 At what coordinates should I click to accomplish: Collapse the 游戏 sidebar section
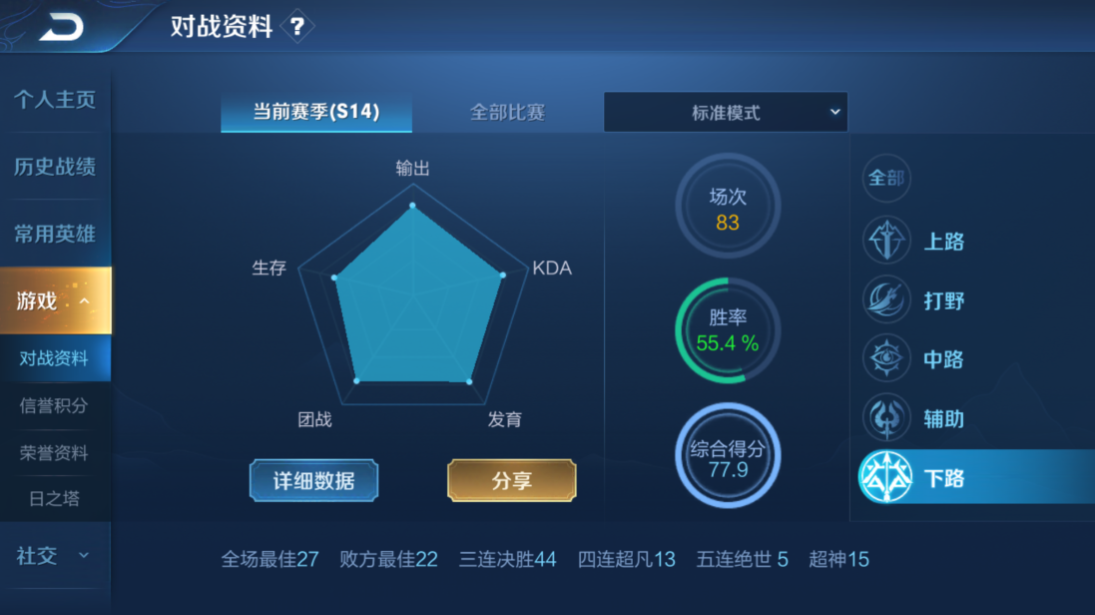click(x=55, y=300)
